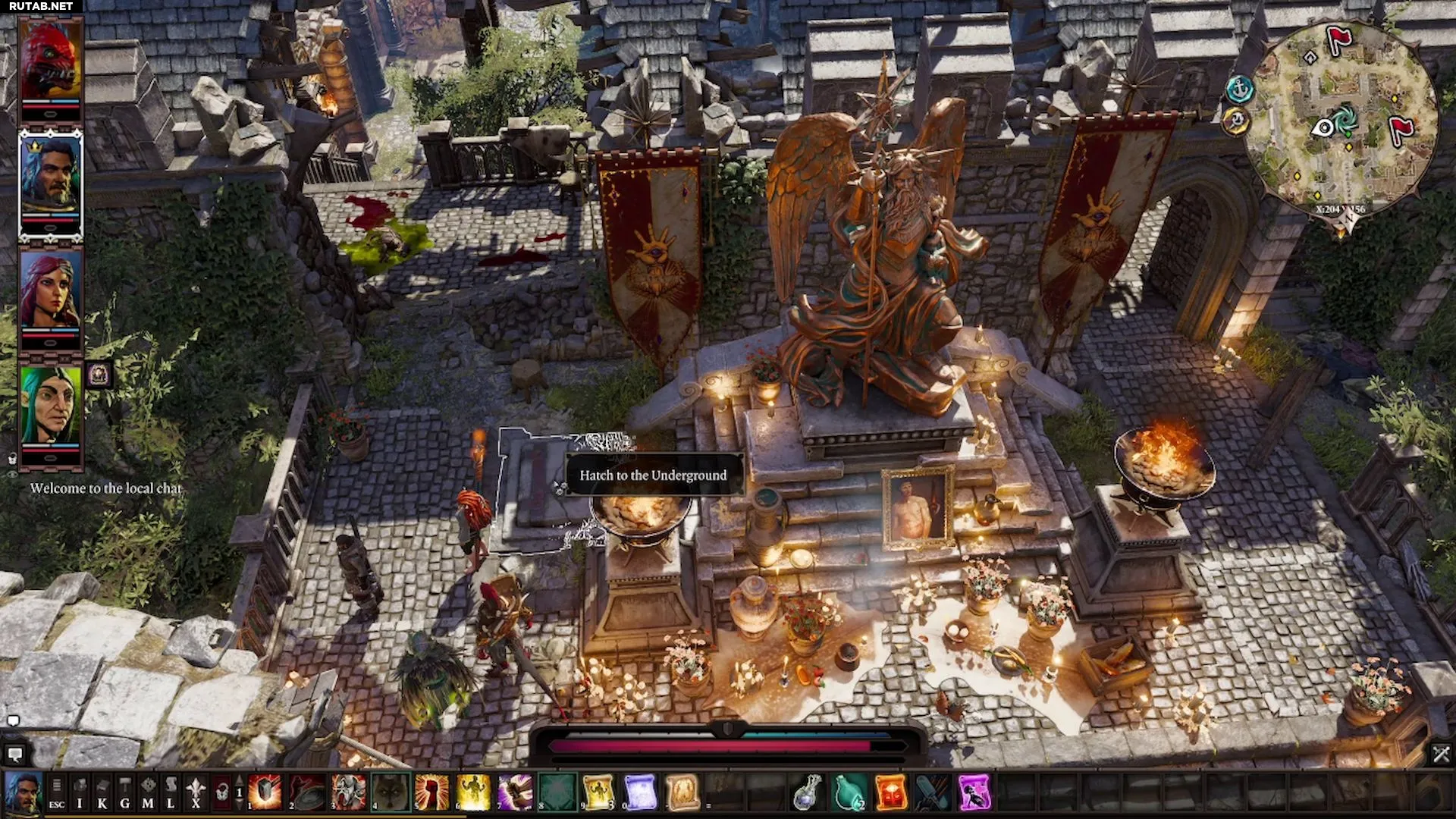Use the orange-red scroll in hotbar

pyautogui.click(x=890, y=792)
